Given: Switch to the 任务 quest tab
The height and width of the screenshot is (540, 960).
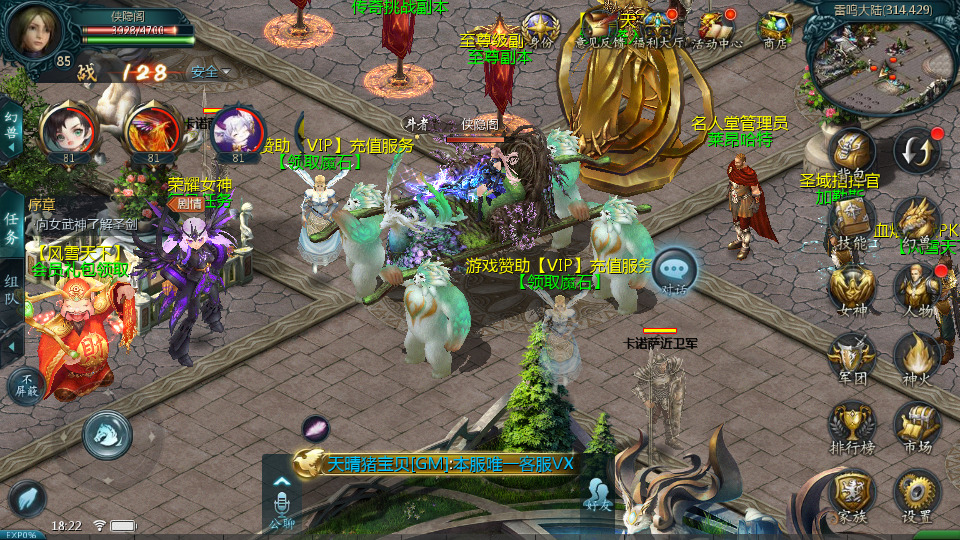Looking at the screenshot, I should click(x=12, y=227).
